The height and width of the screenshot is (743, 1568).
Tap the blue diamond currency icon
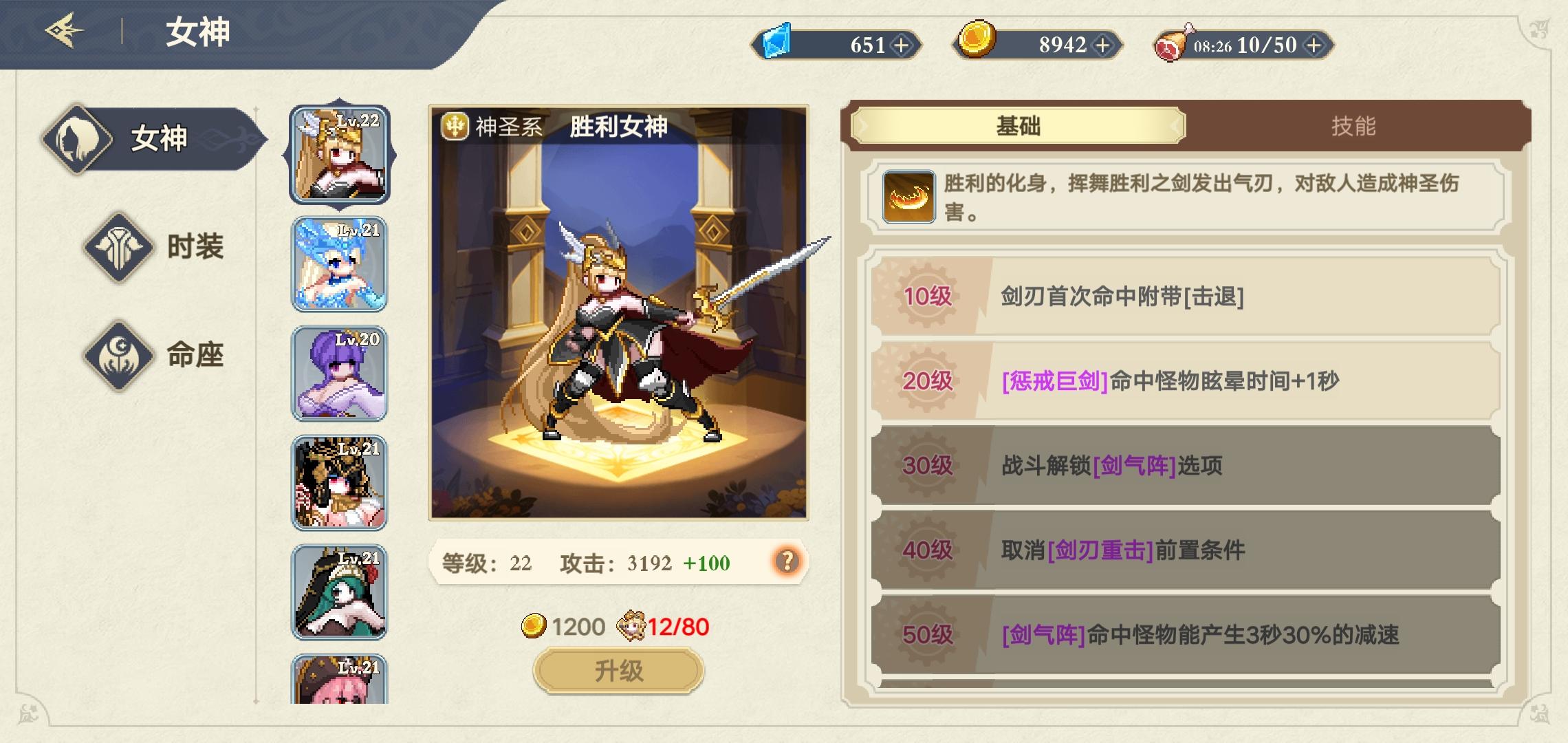tap(778, 43)
